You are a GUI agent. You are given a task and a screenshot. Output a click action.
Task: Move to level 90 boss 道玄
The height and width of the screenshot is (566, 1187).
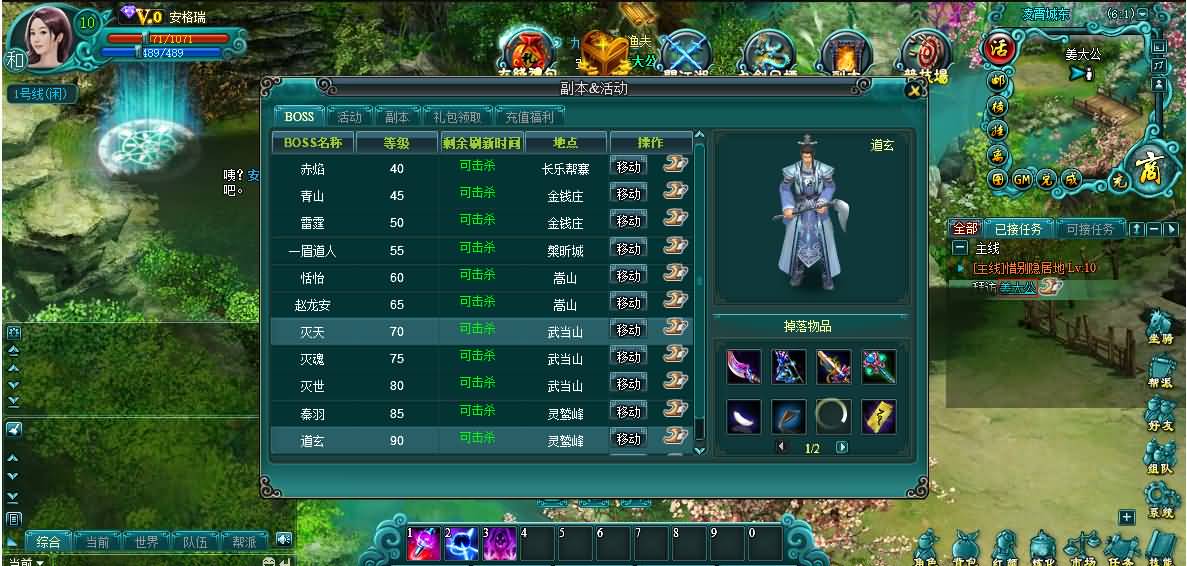pos(628,439)
